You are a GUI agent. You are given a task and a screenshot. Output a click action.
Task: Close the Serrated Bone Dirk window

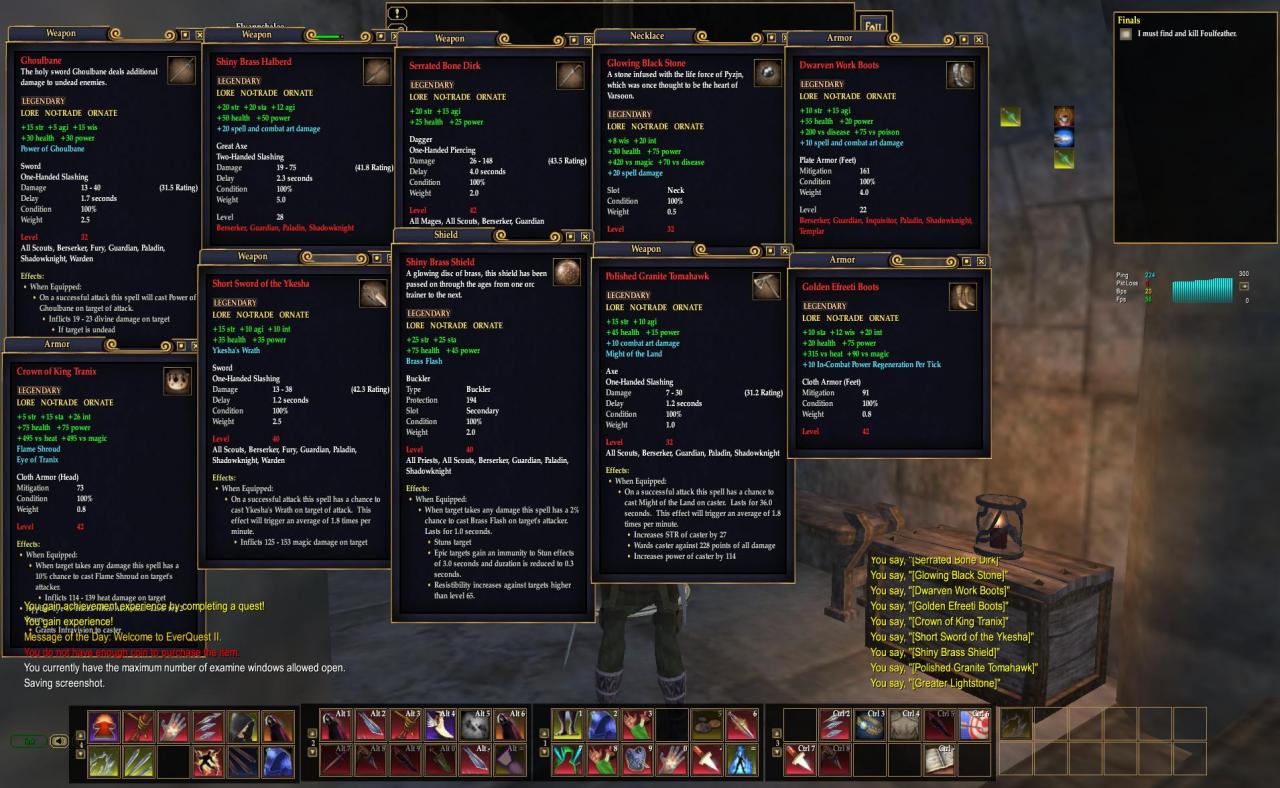[x=587, y=40]
